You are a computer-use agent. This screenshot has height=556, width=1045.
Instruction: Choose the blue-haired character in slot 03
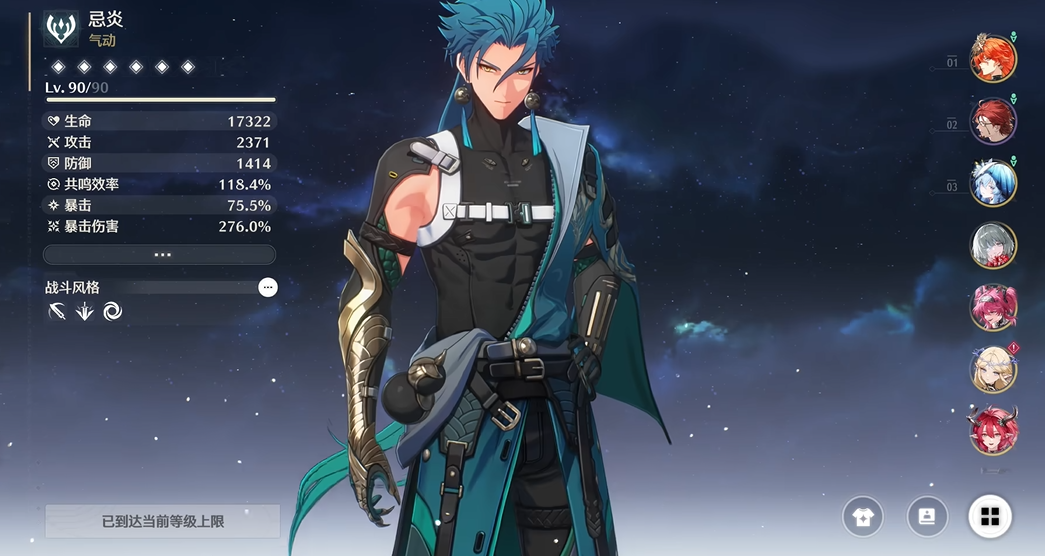(993, 182)
